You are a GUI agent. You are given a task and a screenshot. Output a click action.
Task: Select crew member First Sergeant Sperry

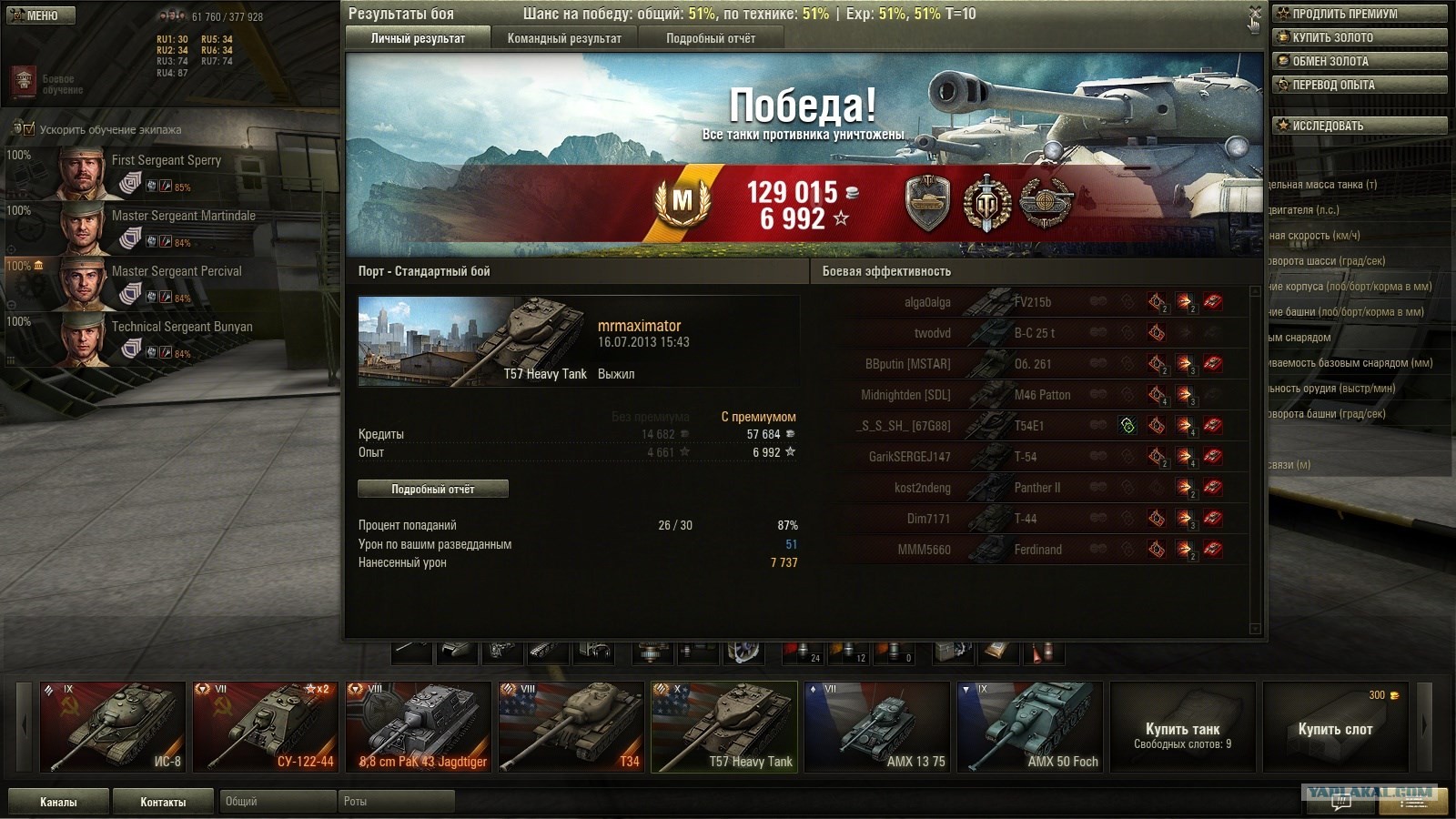[x=167, y=161]
